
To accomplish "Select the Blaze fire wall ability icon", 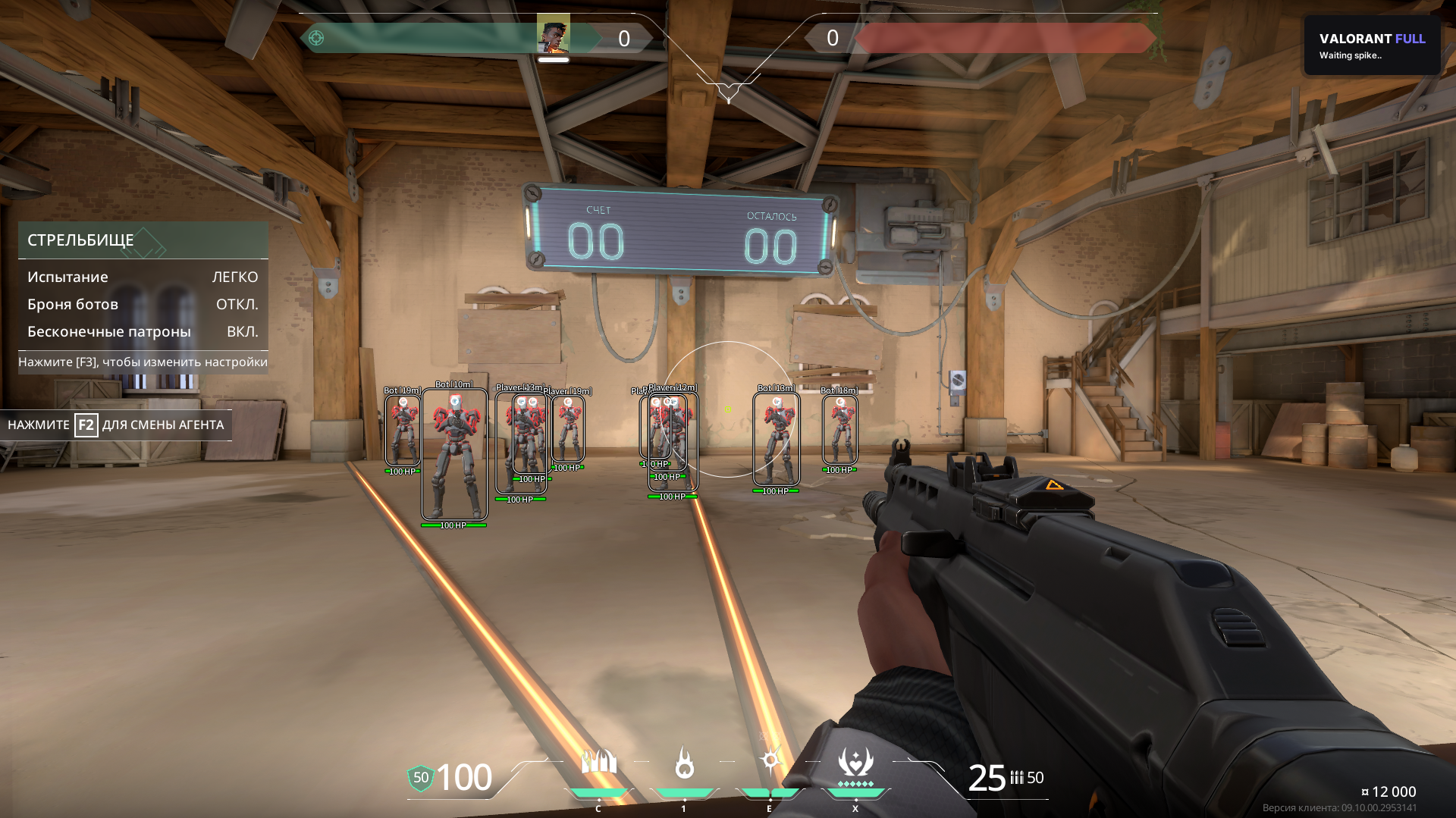I will 598,762.
